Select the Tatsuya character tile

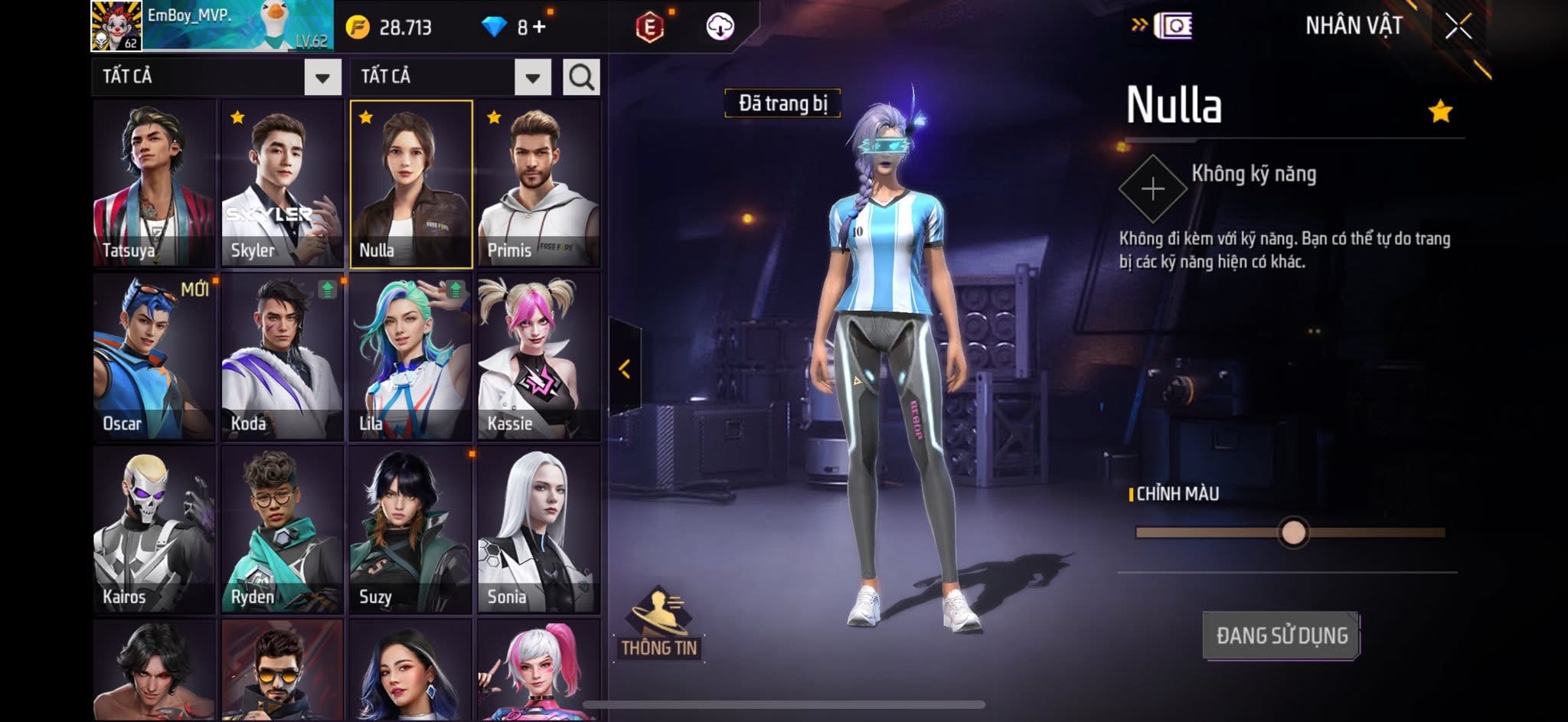pos(154,184)
